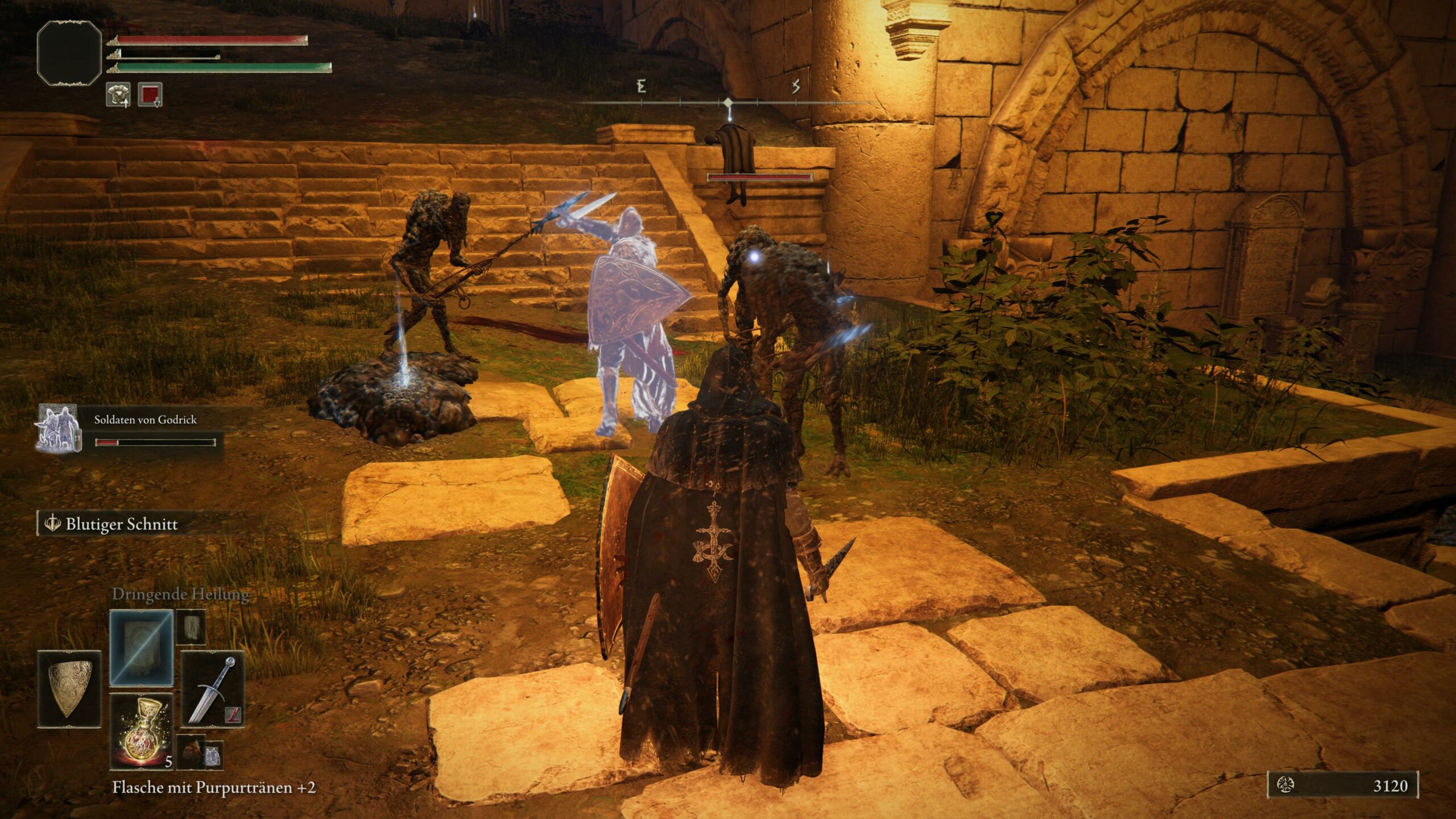
Task: Click the compass bar at the top
Action: (x=728, y=102)
